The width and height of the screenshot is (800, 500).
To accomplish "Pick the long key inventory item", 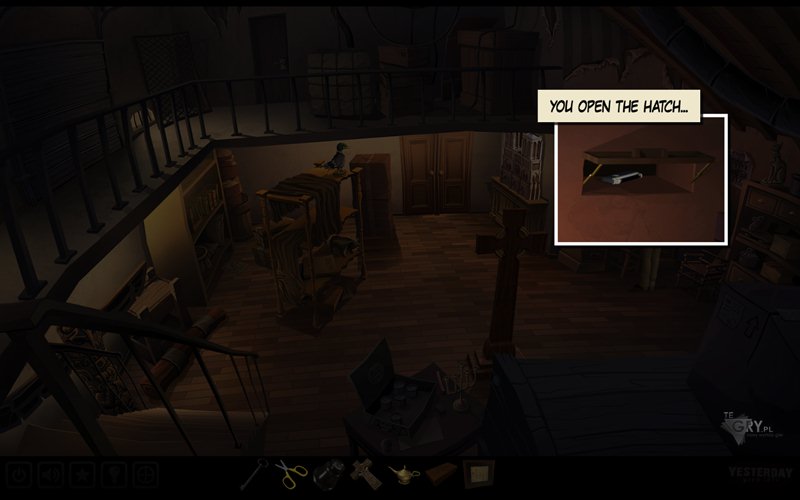I will click(254, 472).
